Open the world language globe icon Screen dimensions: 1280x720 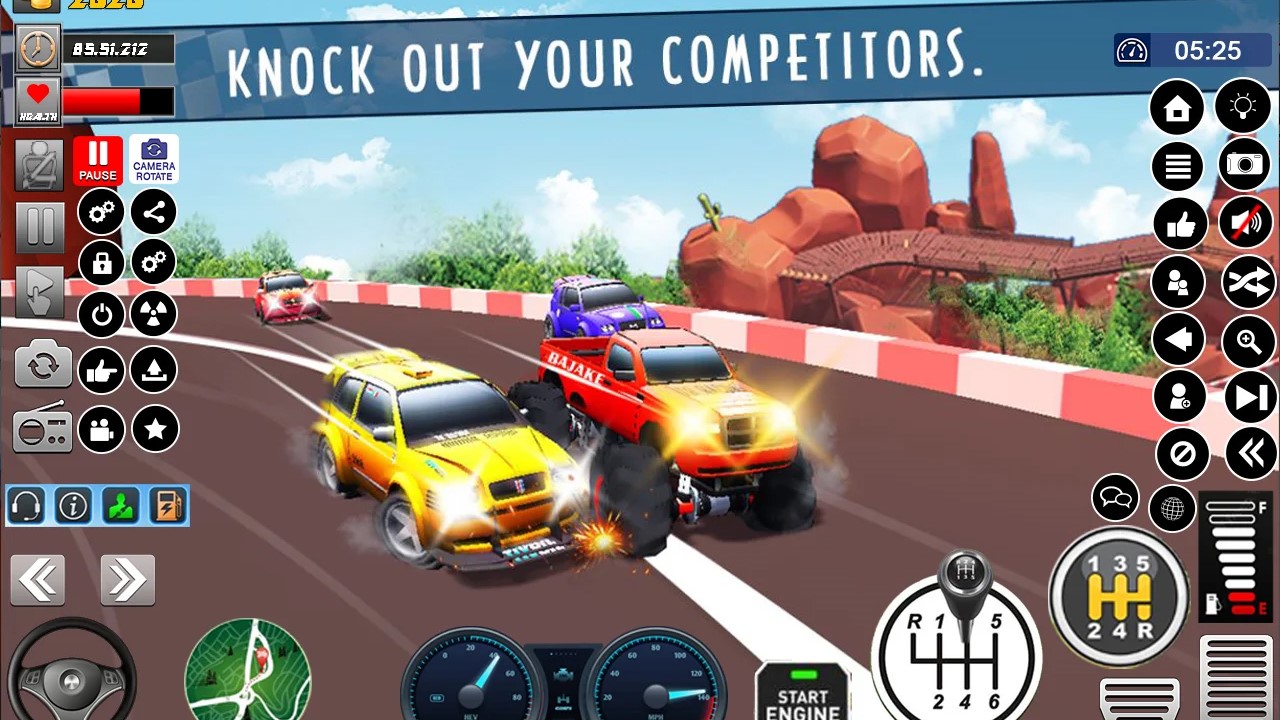click(1171, 509)
